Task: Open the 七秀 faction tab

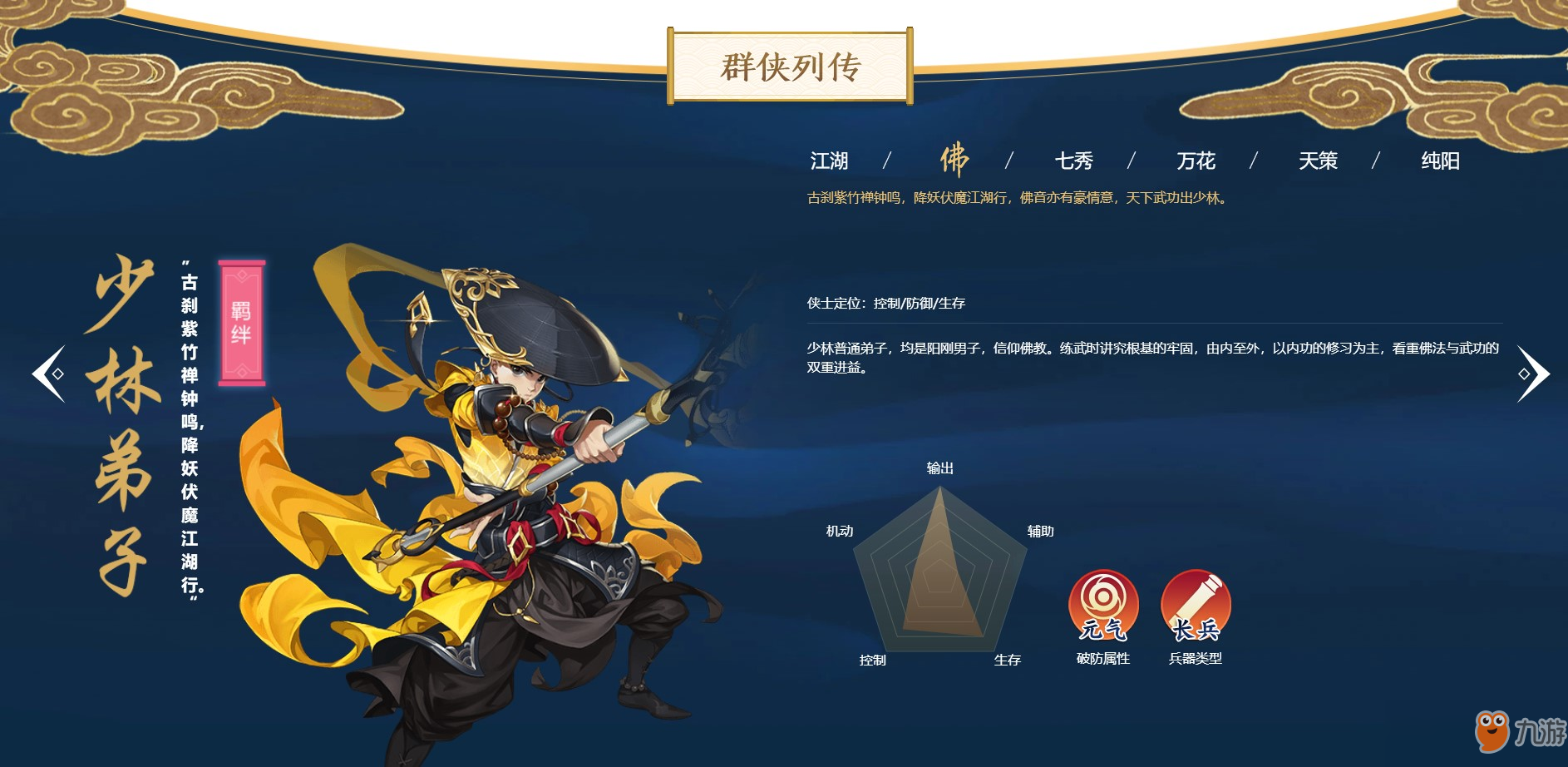Action: [x=1076, y=161]
